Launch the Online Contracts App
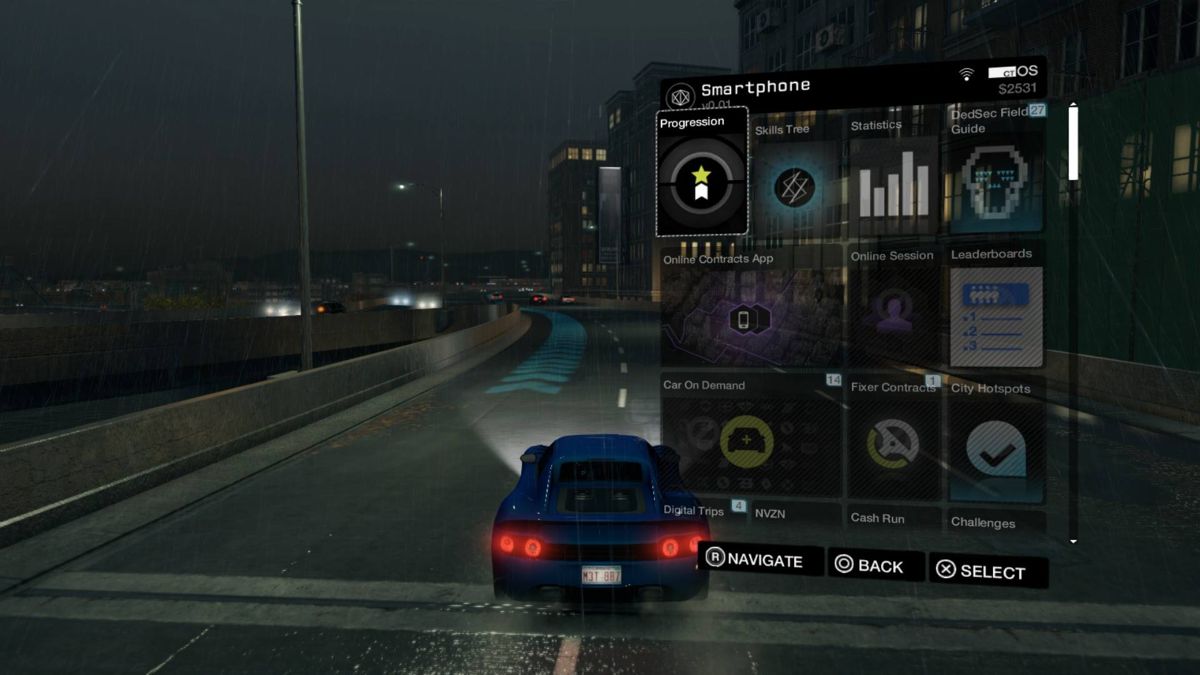The image size is (1200, 675). pos(752,308)
